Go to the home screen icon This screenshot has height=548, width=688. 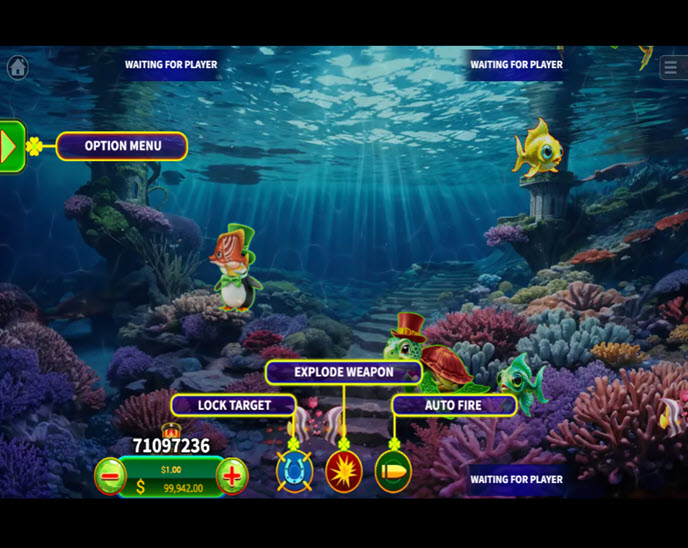click(x=17, y=67)
